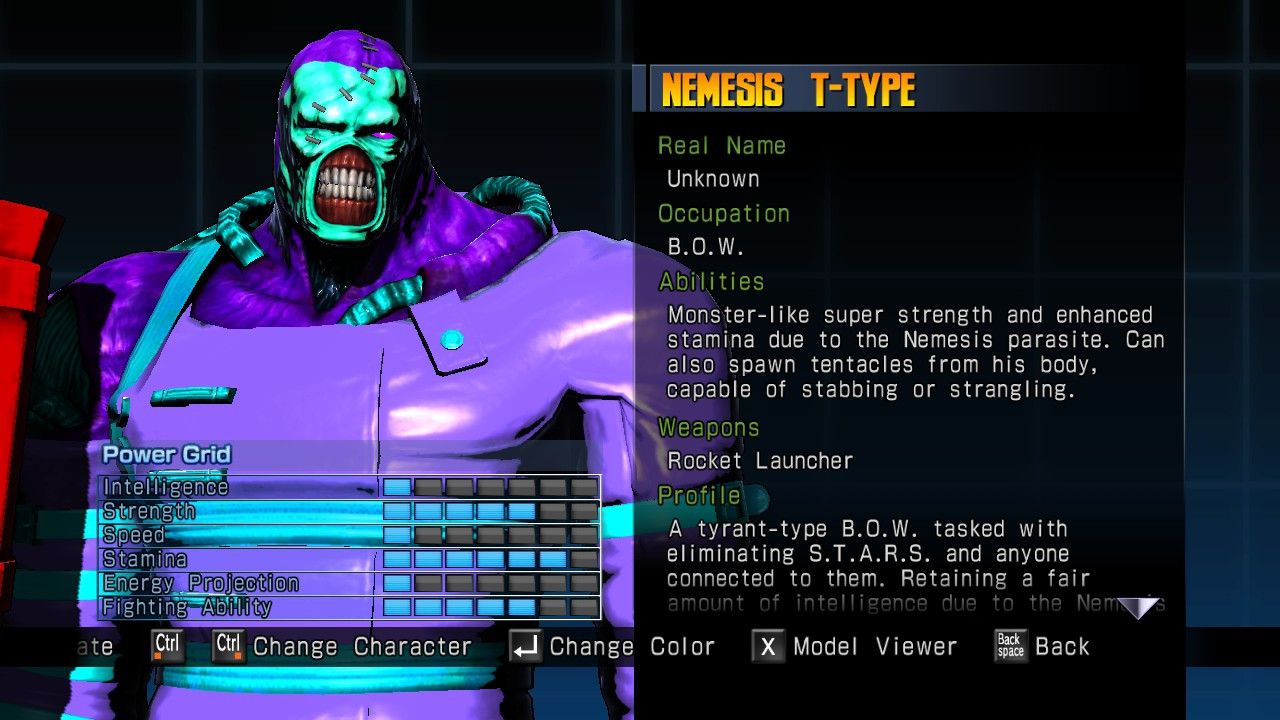
Task: Click the Backspace key icon
Action: tap(1010, 646)
